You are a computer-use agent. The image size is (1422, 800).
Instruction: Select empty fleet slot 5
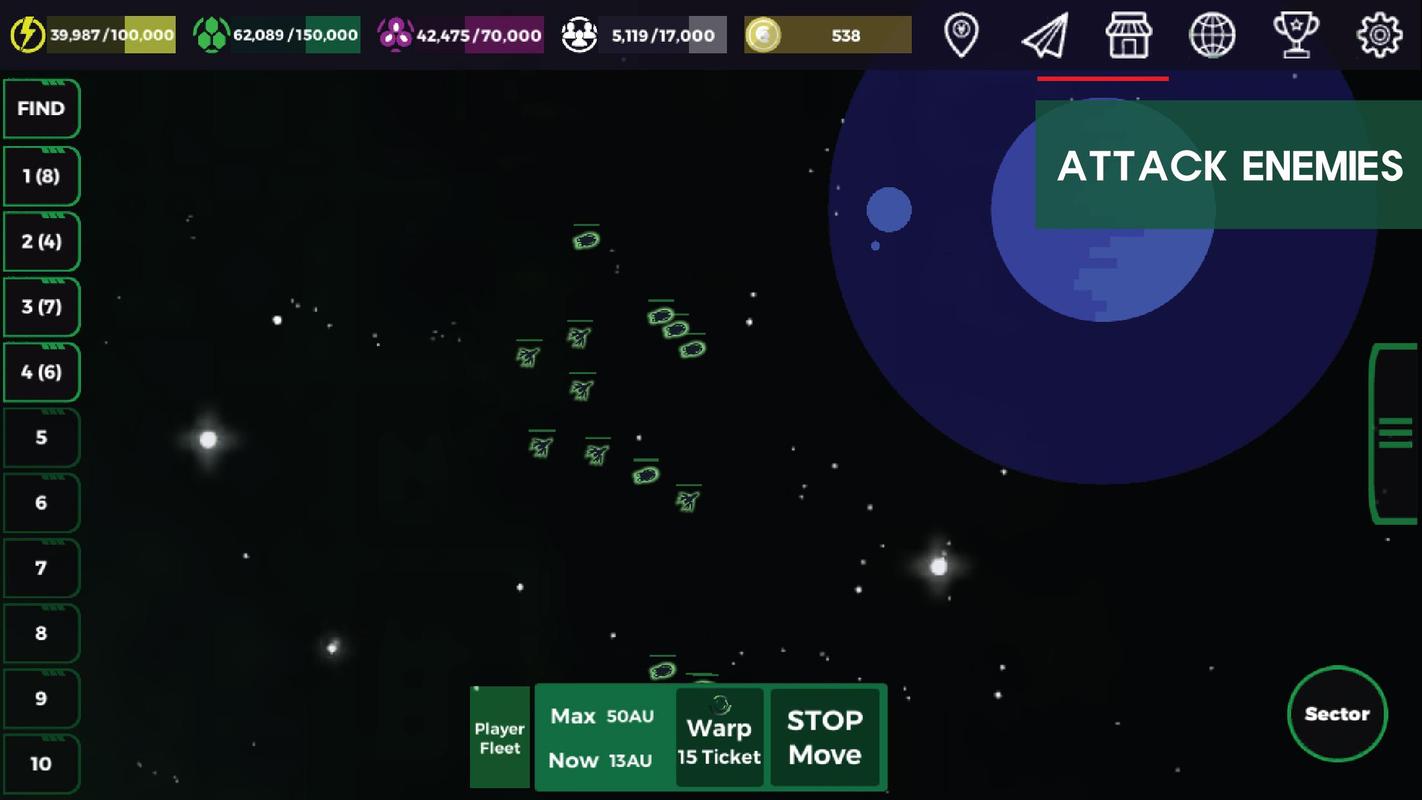point(41,437)
